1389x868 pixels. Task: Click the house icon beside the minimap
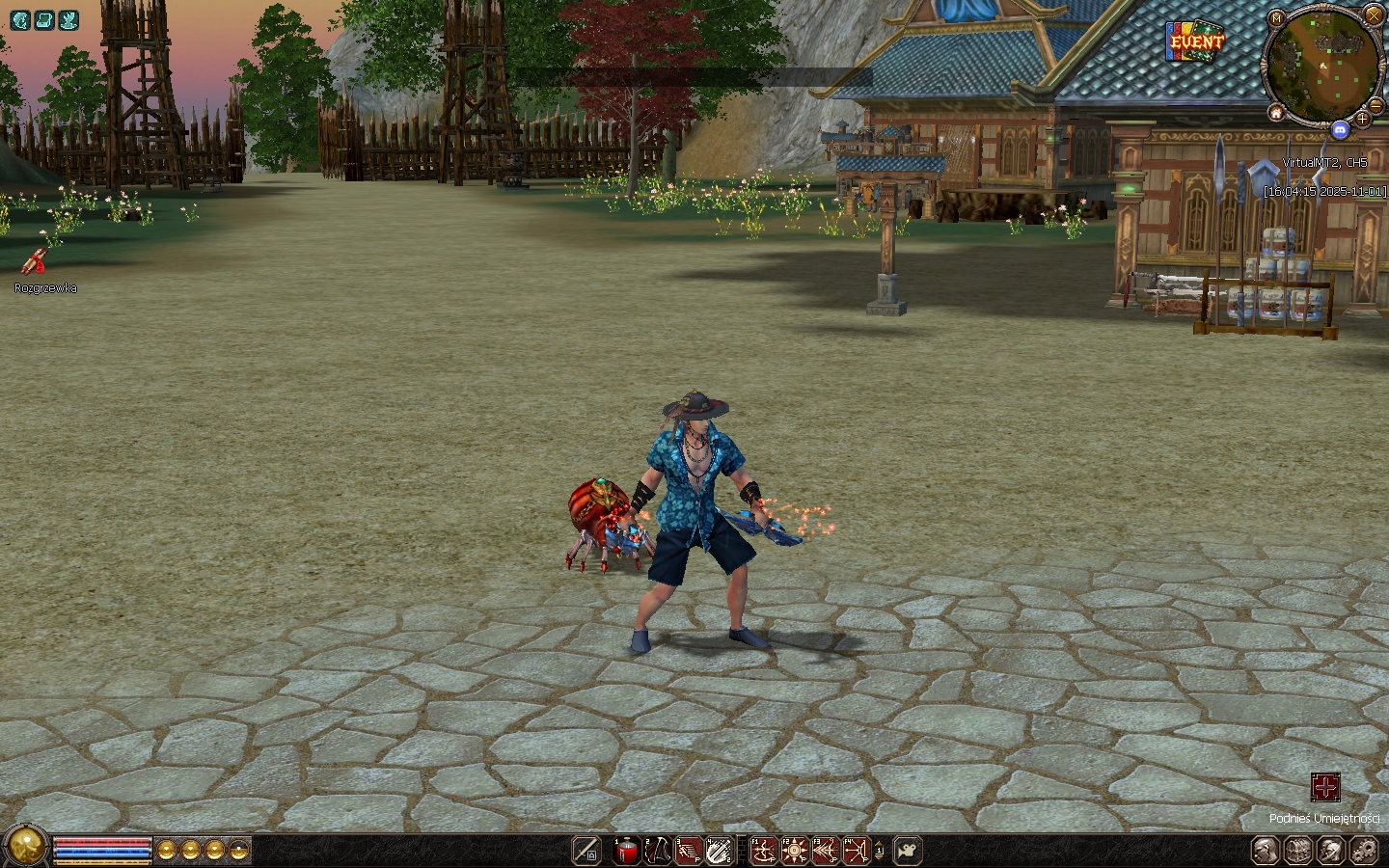pyautogui.click(x=1276, y=113)
